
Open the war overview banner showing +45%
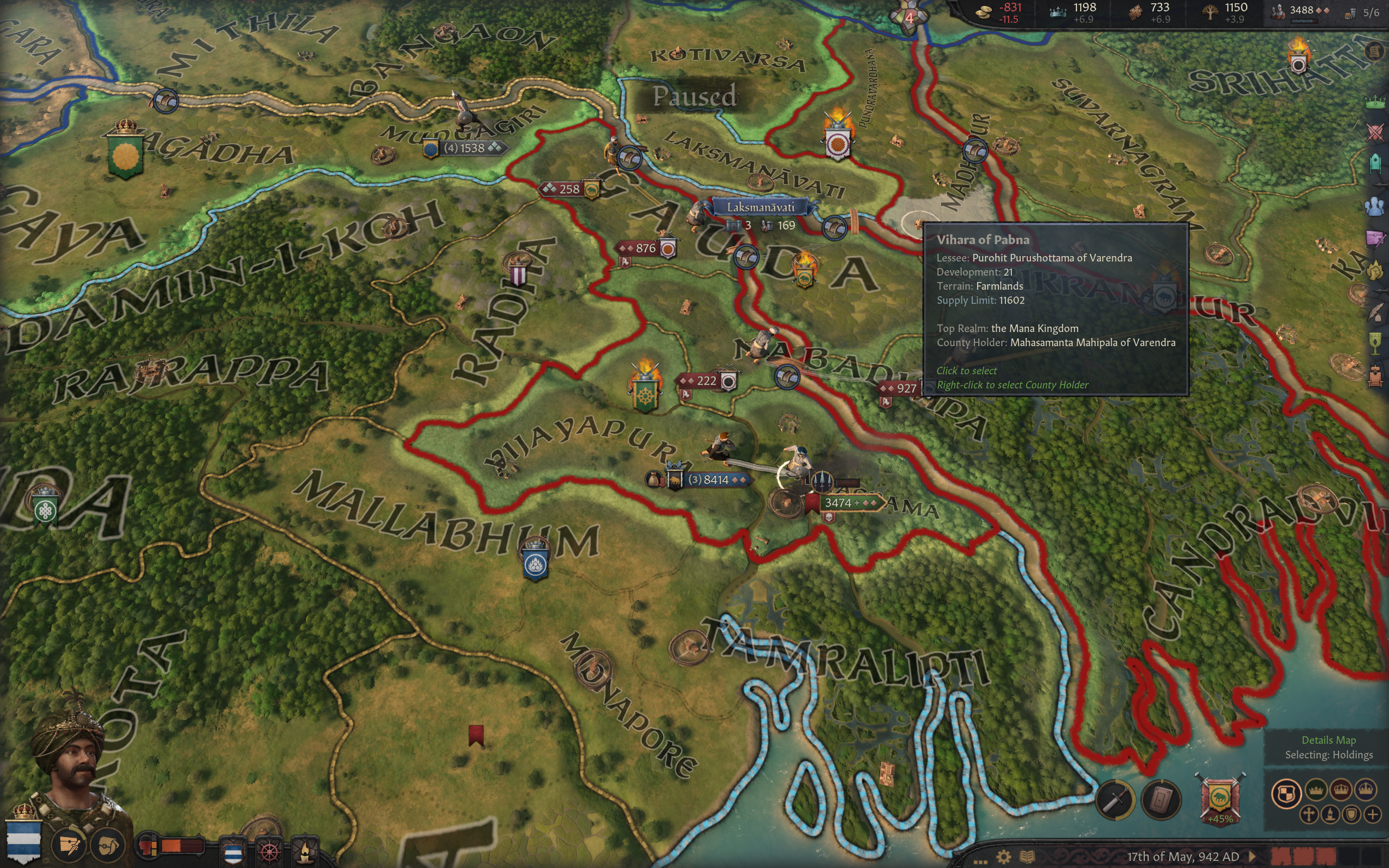[x=1220, y=799]
